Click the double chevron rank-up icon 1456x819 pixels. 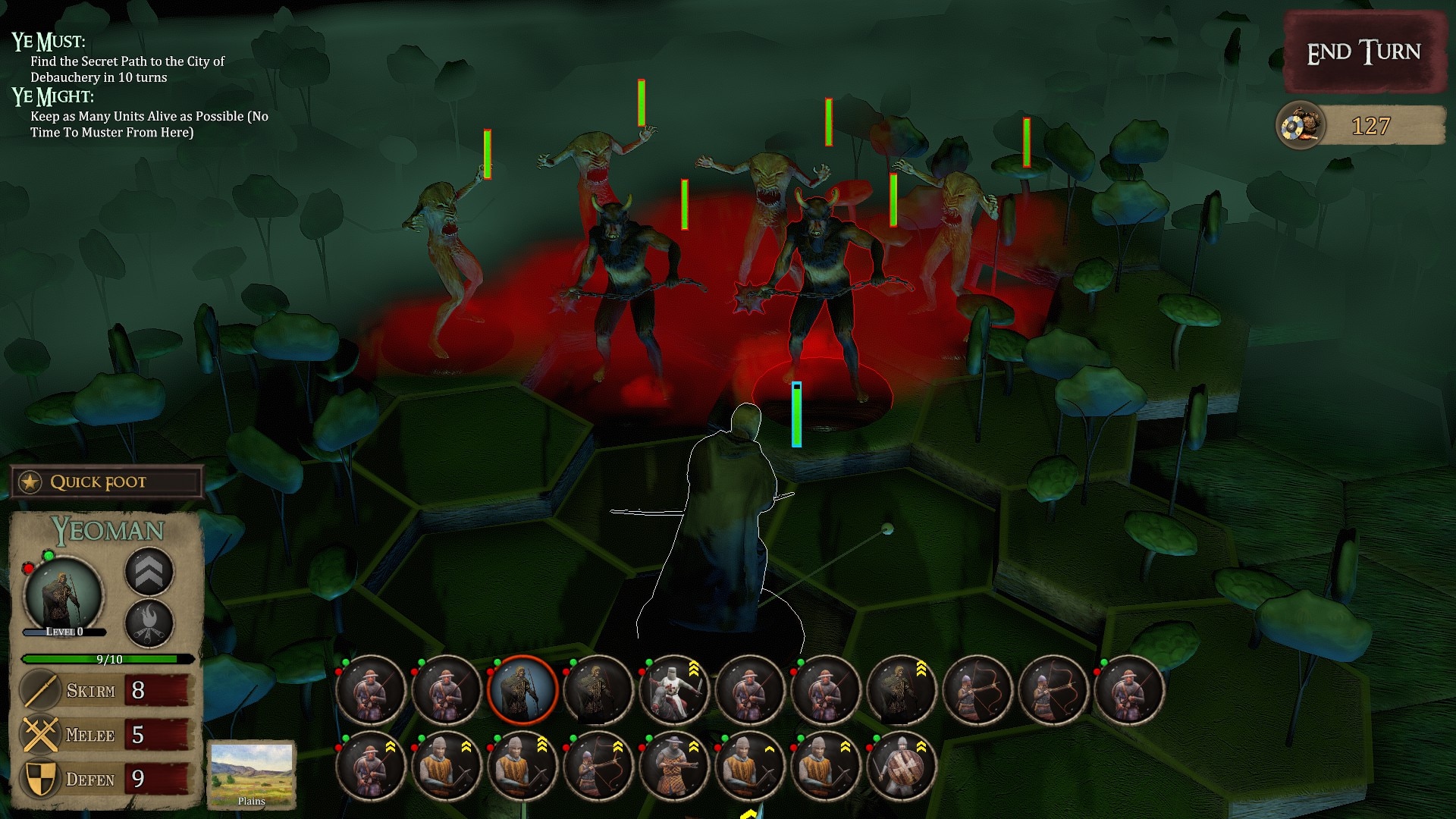(149, 572)
